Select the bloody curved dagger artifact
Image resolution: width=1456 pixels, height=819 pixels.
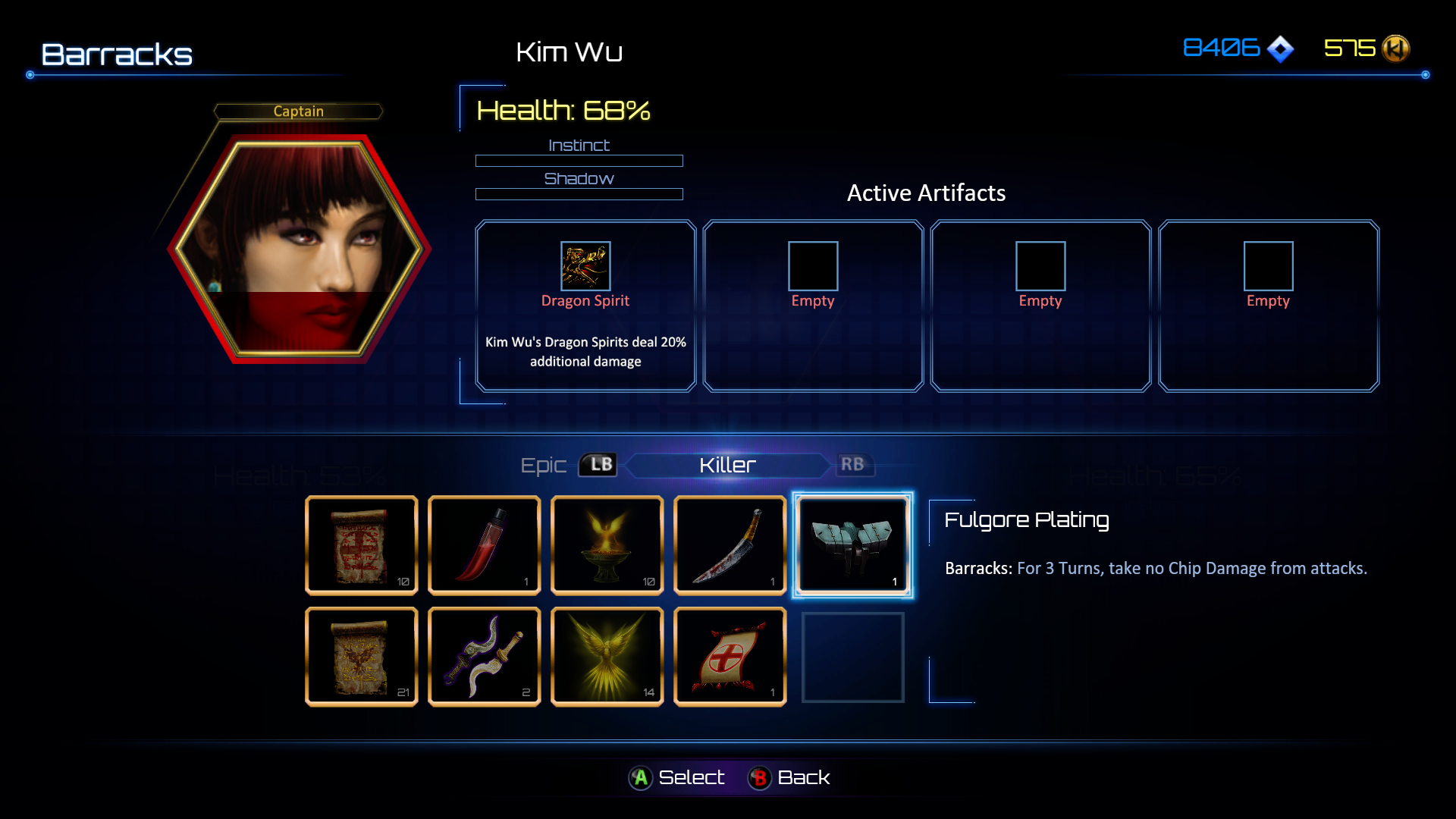coord(730,545)
